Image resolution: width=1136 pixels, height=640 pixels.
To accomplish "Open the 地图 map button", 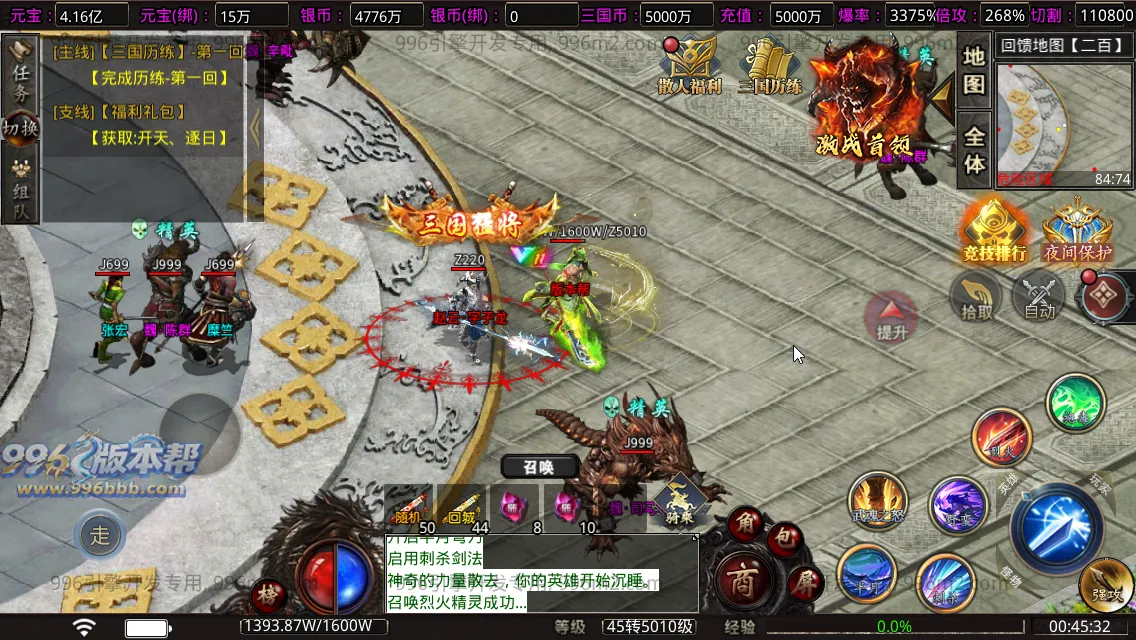I will 974,70.
